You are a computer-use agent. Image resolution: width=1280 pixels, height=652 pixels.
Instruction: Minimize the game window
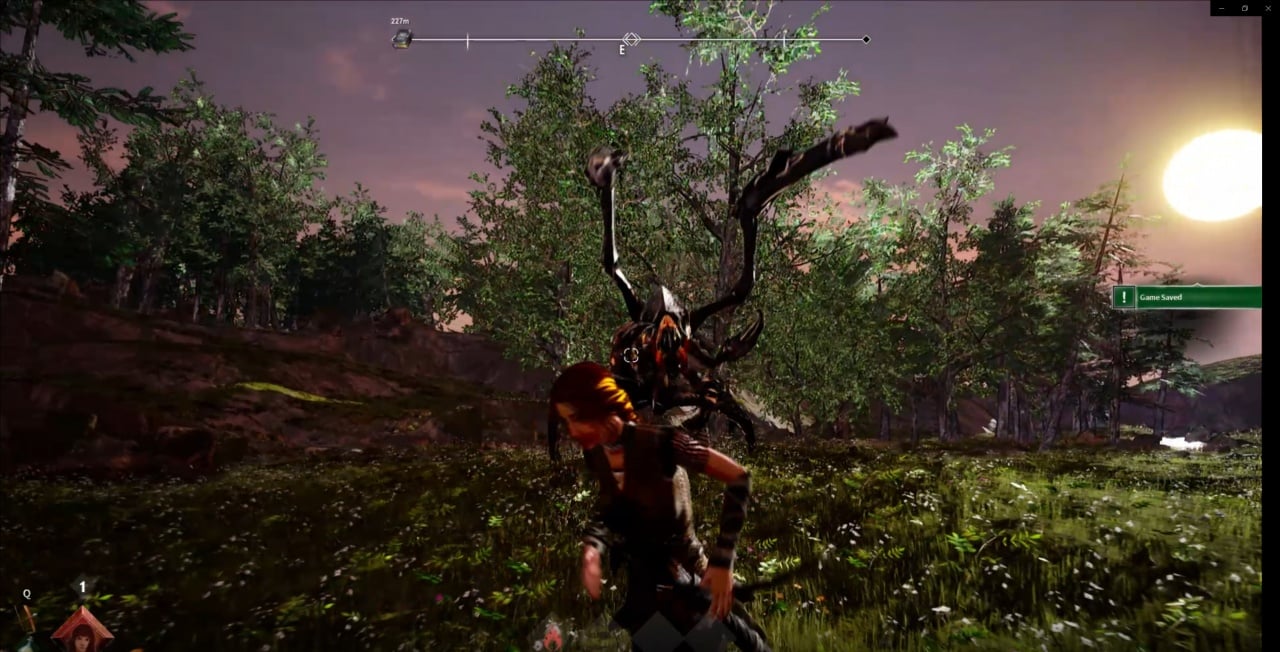1222,8
